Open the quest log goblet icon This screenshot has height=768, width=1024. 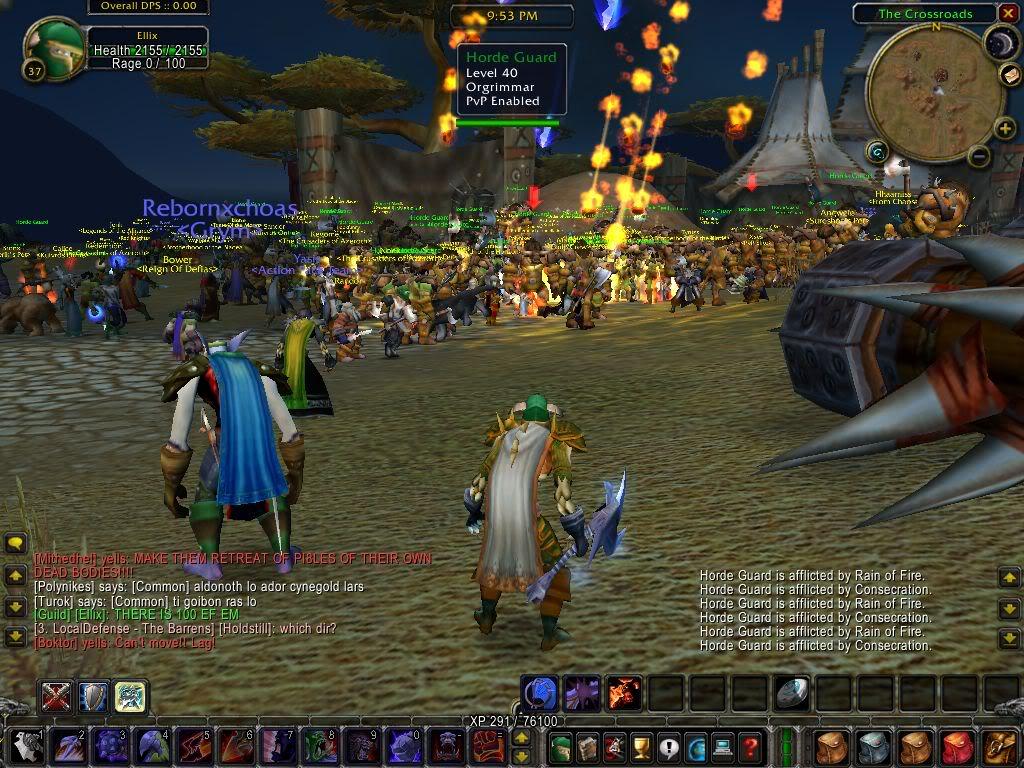[641, 746]
